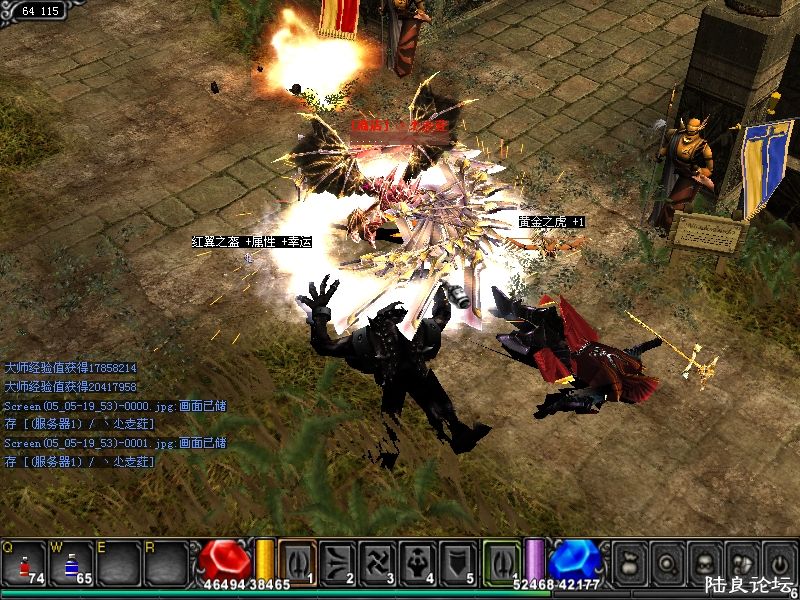Activate skill slot 3 with the pinwheel icon
Image resolution: width=800 pixels, height=600 pixels.
(x=377, y=561)
